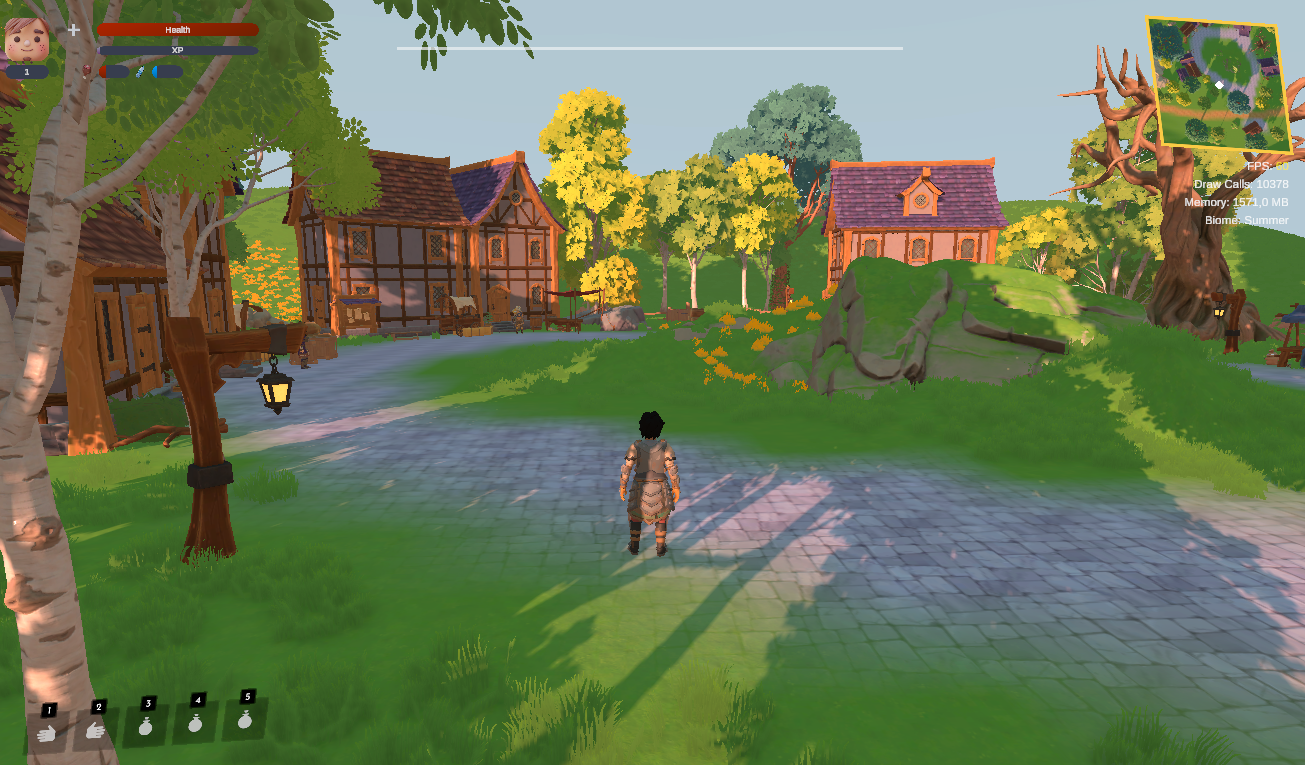
Task: Click the player character portrait
Action: (x=27, y=39)
